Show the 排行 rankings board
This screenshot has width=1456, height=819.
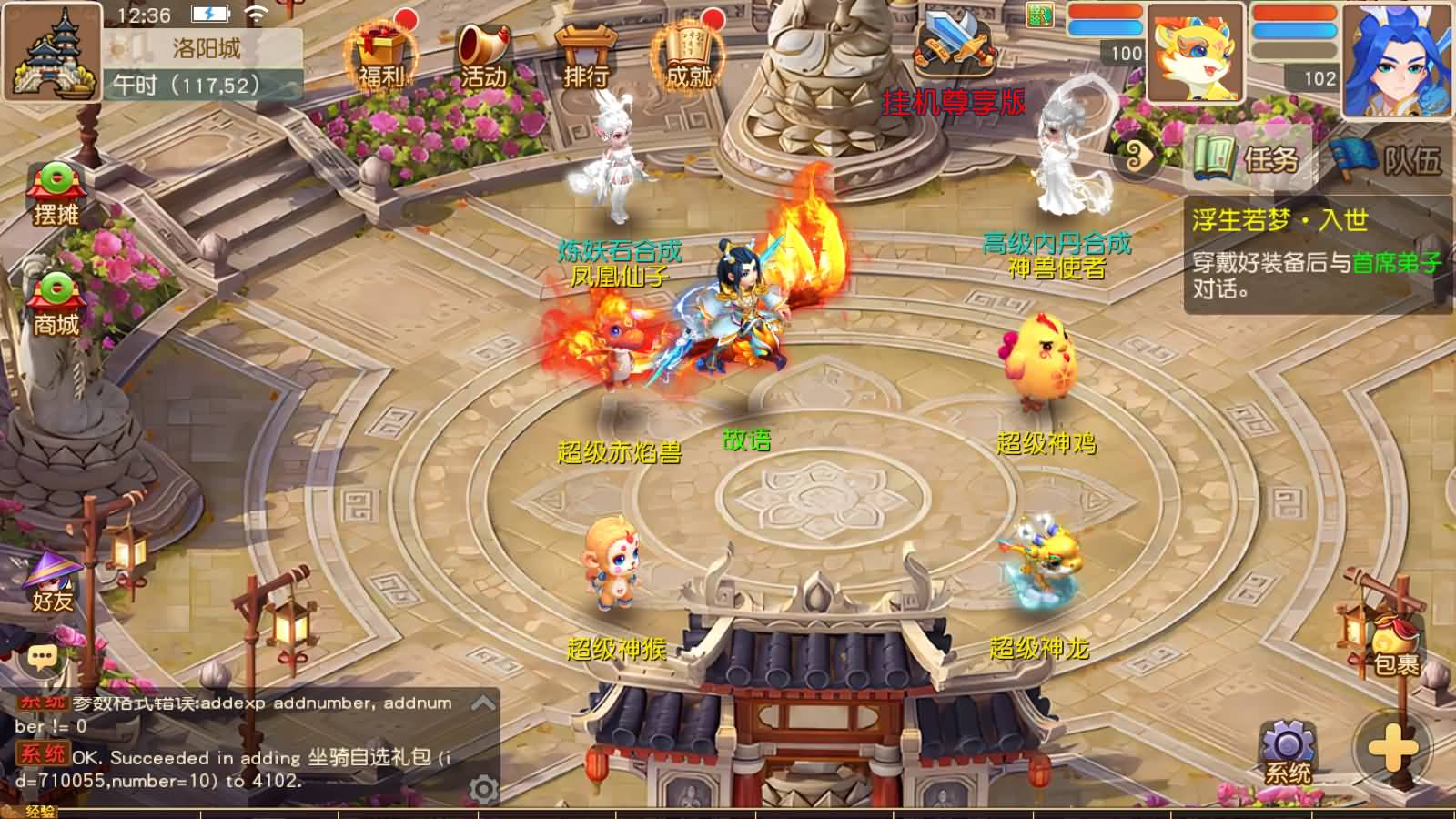tap(584, 56)
